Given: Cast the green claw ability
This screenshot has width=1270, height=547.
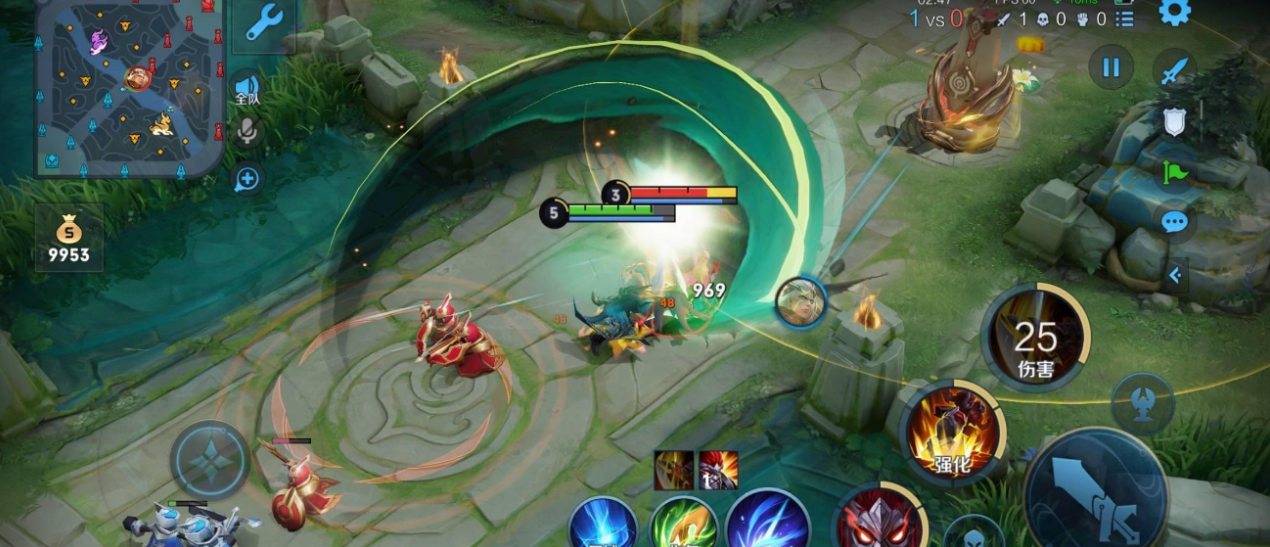Looking at the screenshot, I should point(684,524).
